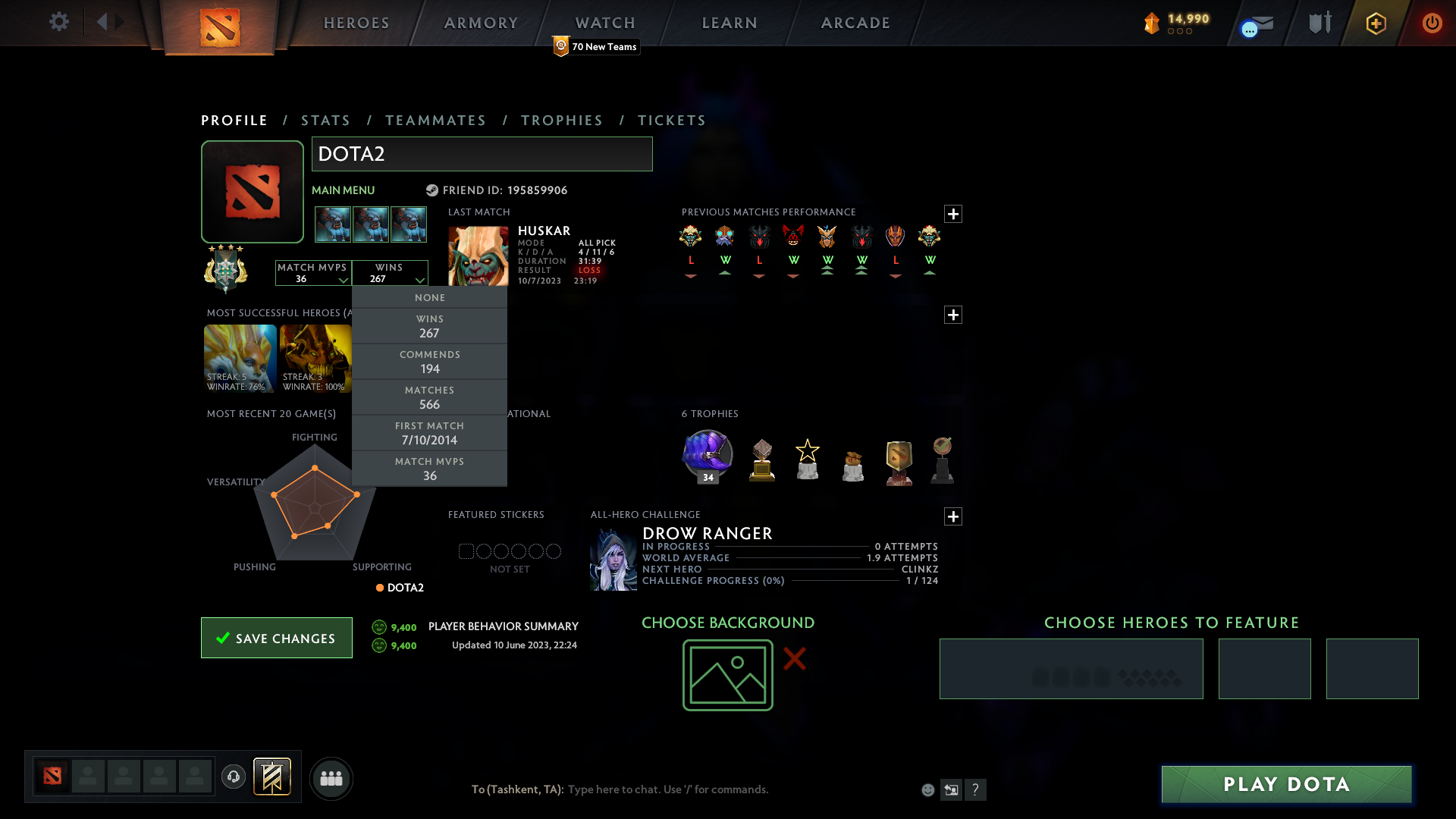This screenshot has width=1456, height=819.
Task: Open the messages envelope icon
Action: tap(1256, 24)
